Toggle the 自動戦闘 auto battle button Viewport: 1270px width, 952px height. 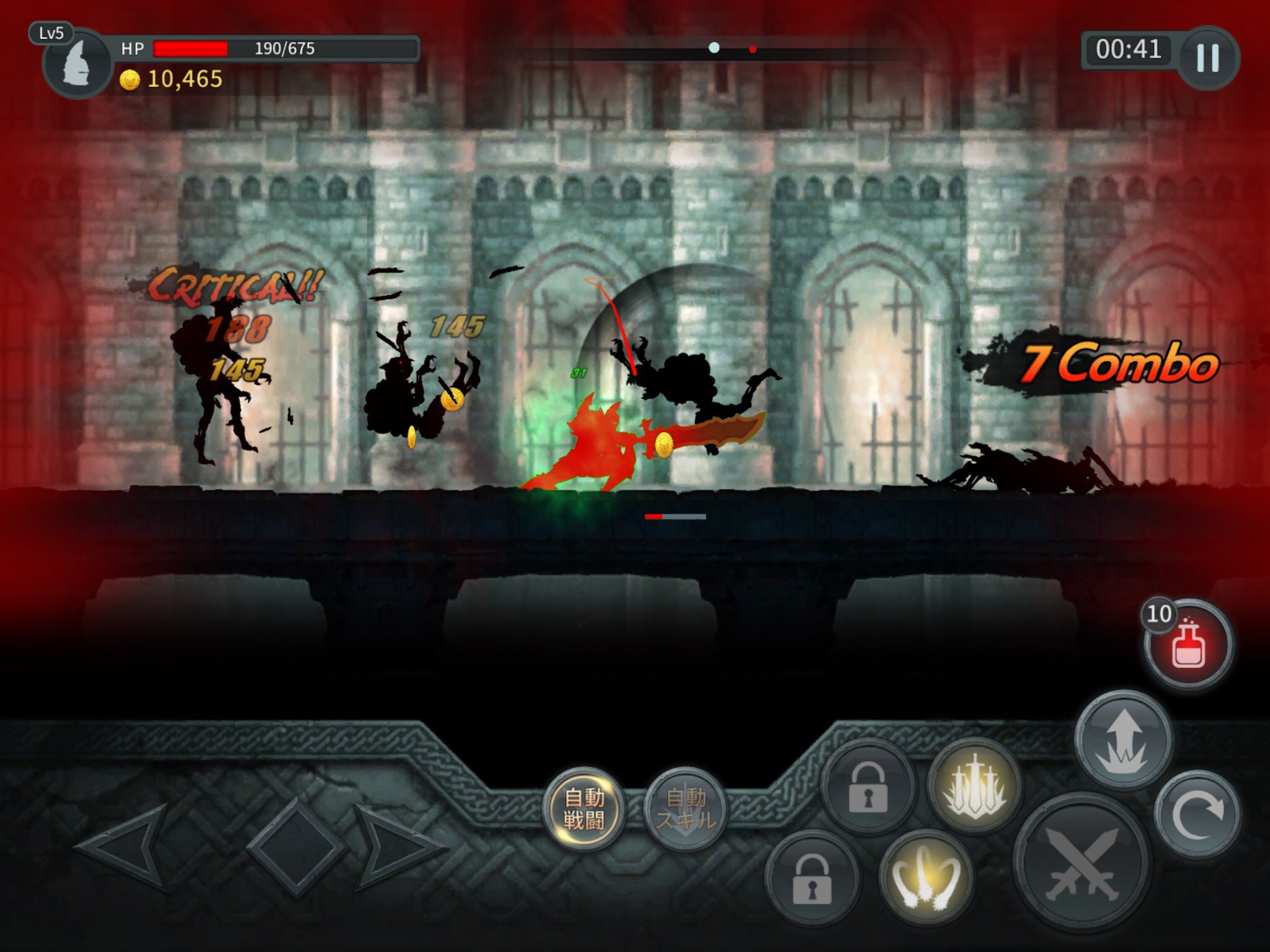coord(584,809)
